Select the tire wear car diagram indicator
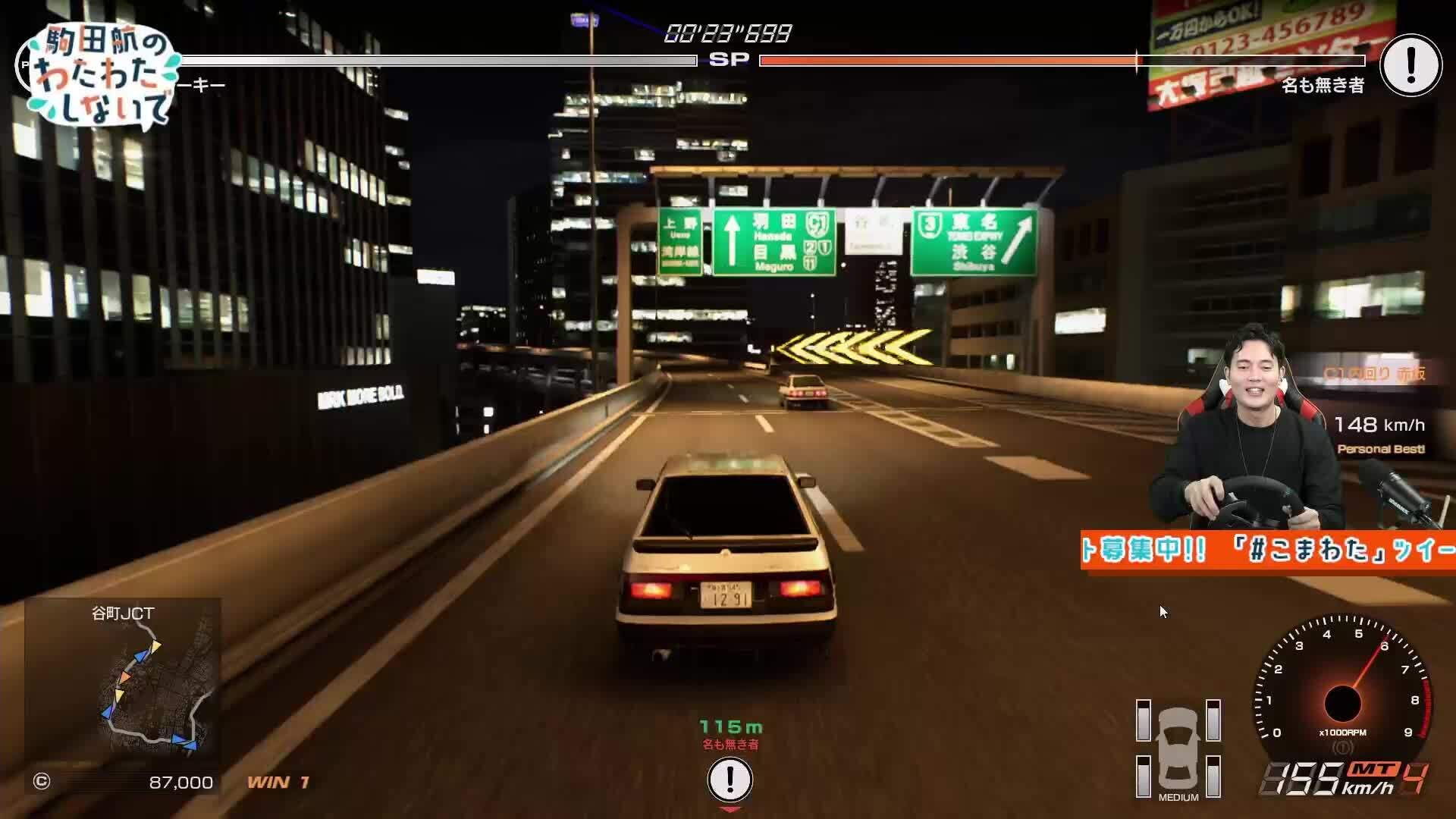 coord(1178,747)
